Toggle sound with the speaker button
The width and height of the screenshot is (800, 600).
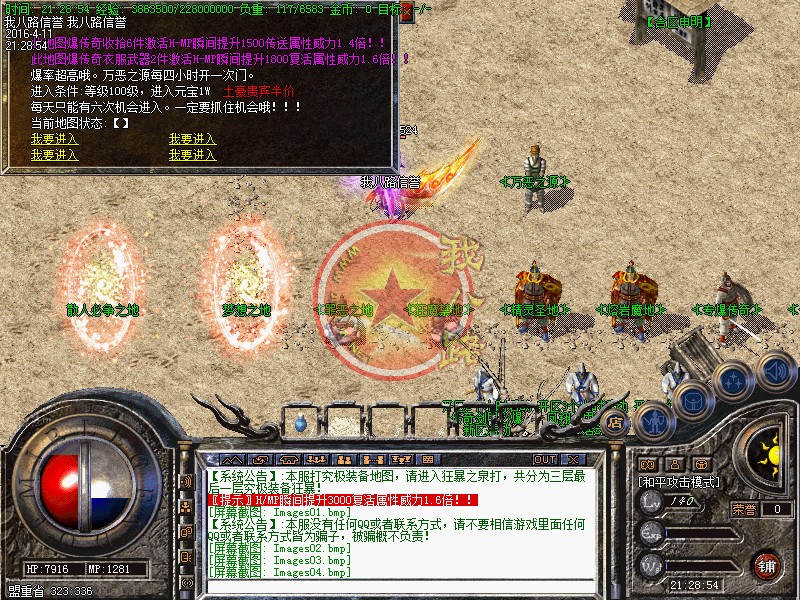coord(775,369)
